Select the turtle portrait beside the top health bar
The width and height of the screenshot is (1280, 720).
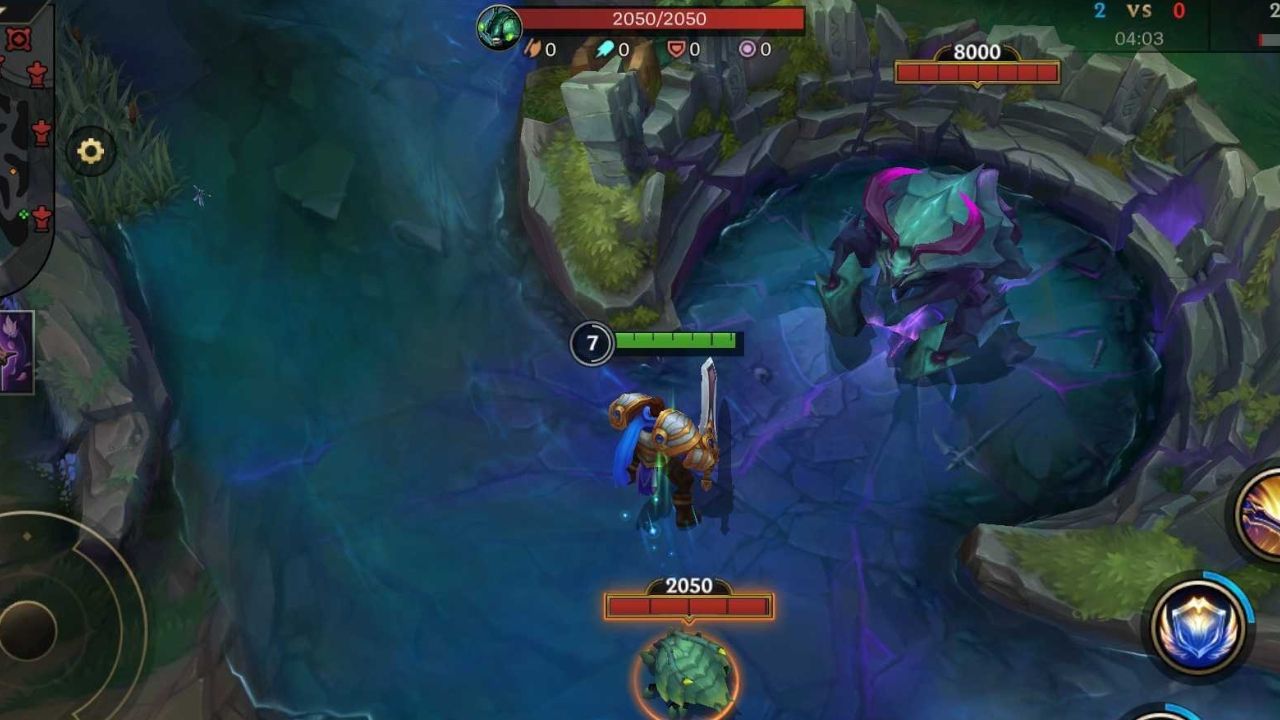click(x=499, y=26)
